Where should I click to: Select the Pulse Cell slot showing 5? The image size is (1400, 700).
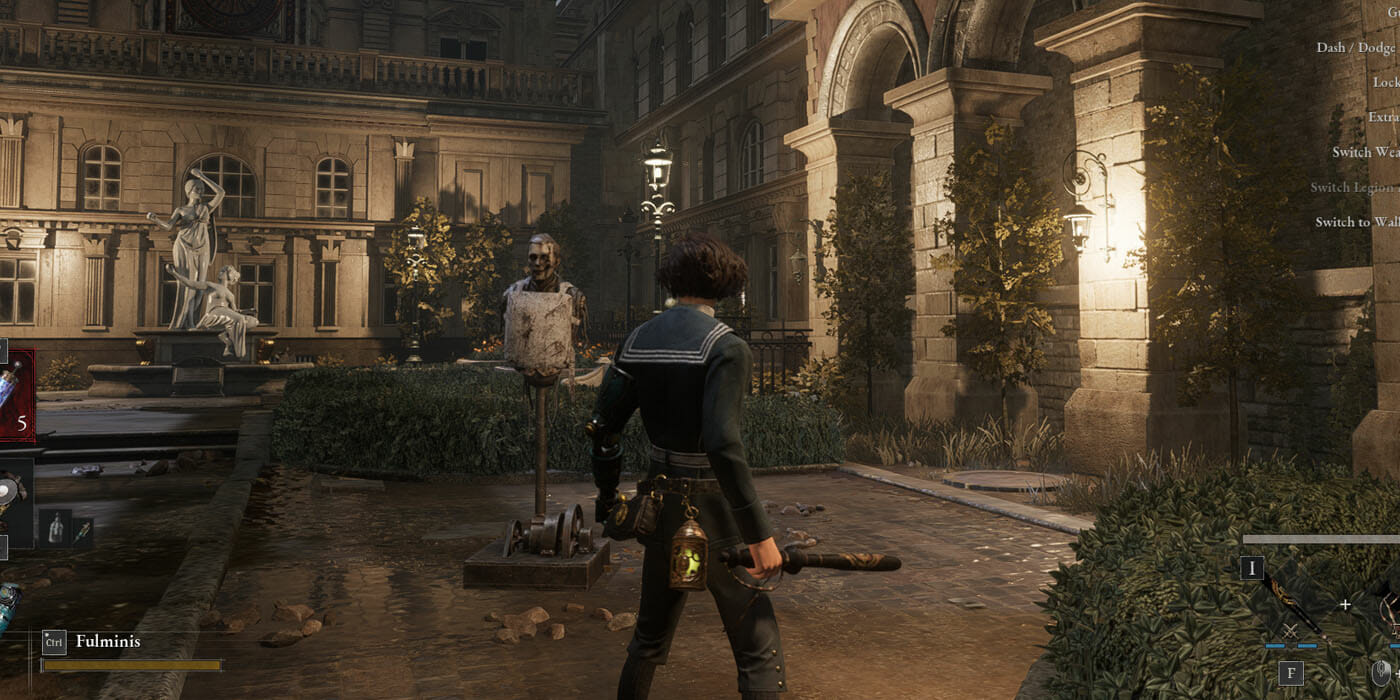[x=16, y=395]
